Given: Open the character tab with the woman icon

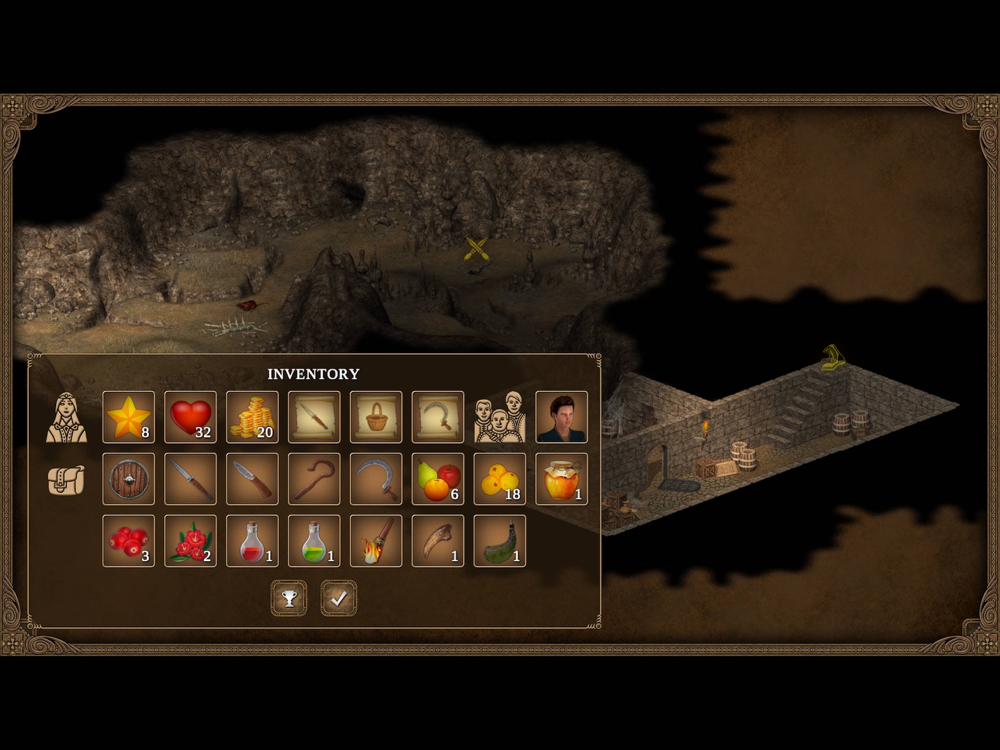Looking at the screenshot, I should tap(66, 417).
